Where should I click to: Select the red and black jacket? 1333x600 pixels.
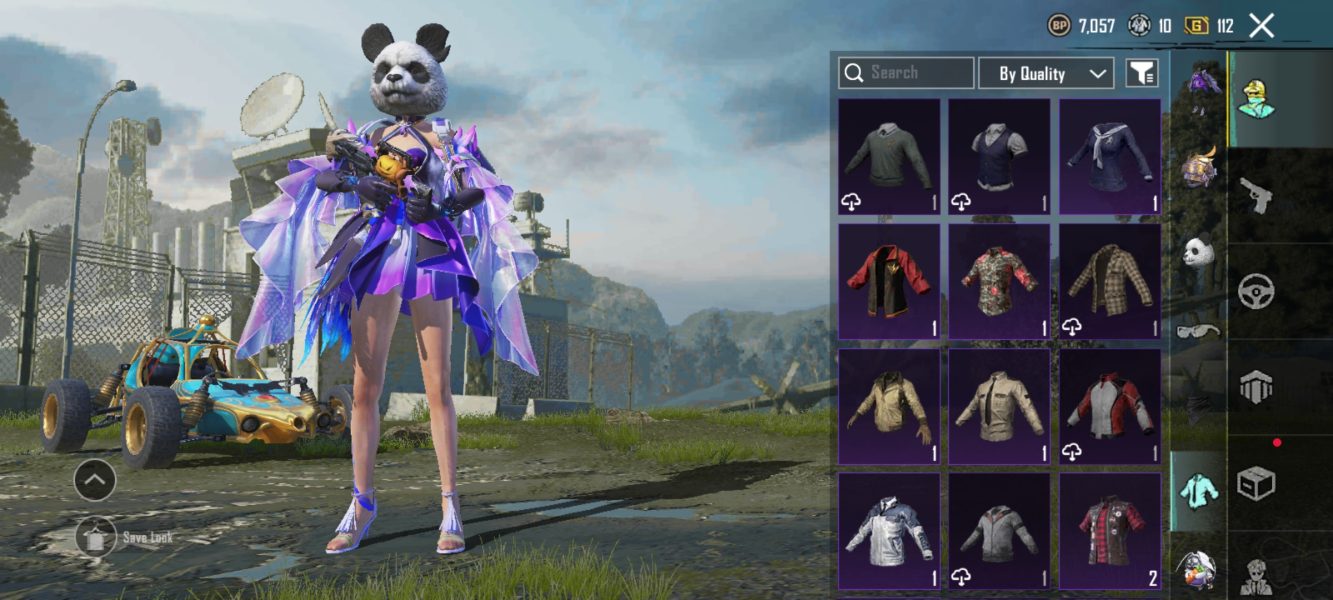click(889, 281)
